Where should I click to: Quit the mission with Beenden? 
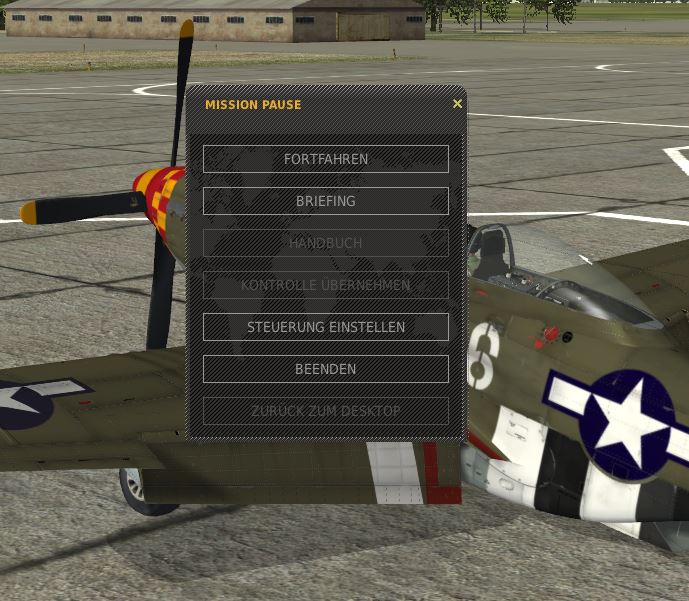(x=325, y=369)
